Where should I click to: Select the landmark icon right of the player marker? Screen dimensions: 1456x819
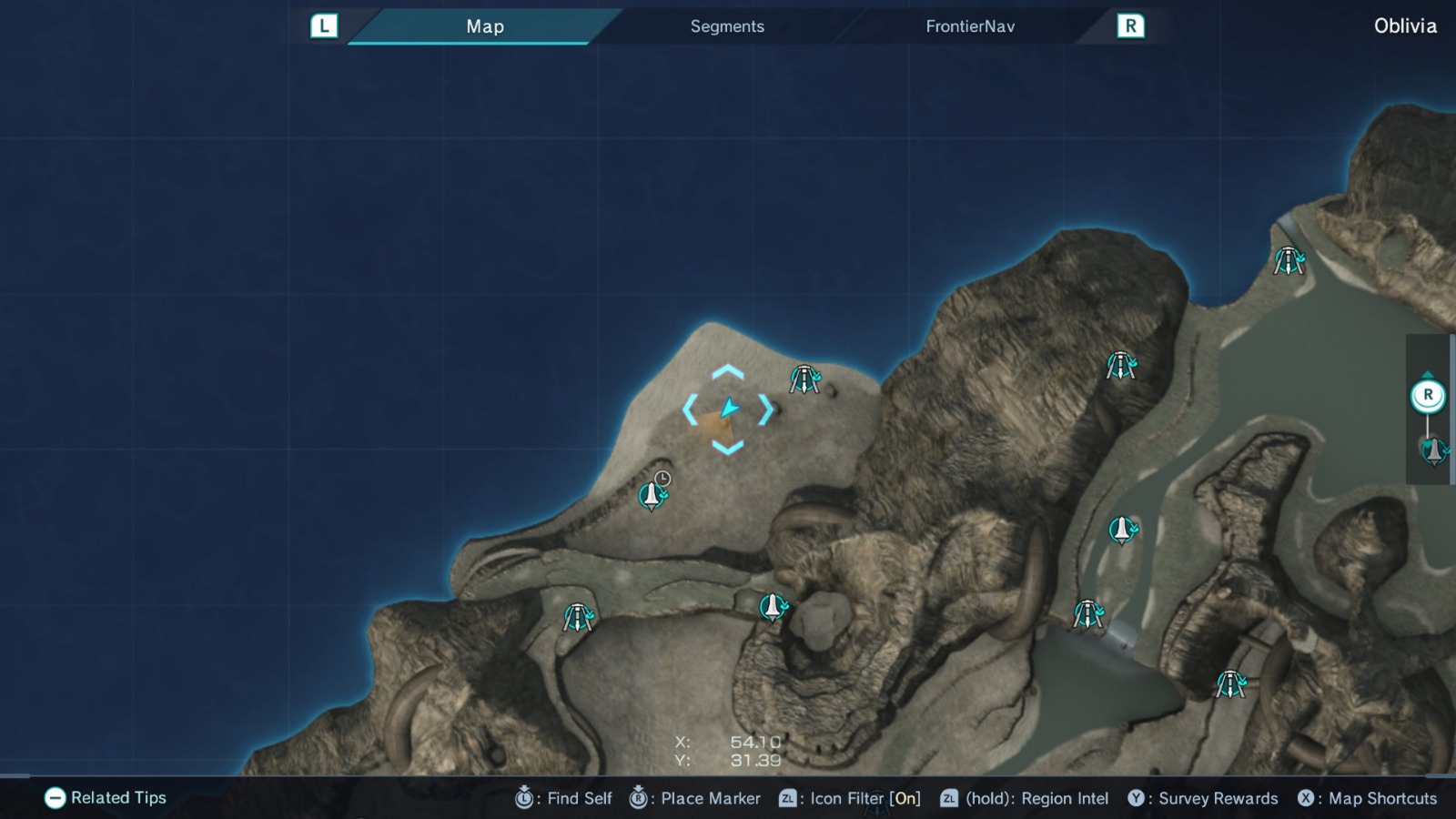click(x=804, y=379)
